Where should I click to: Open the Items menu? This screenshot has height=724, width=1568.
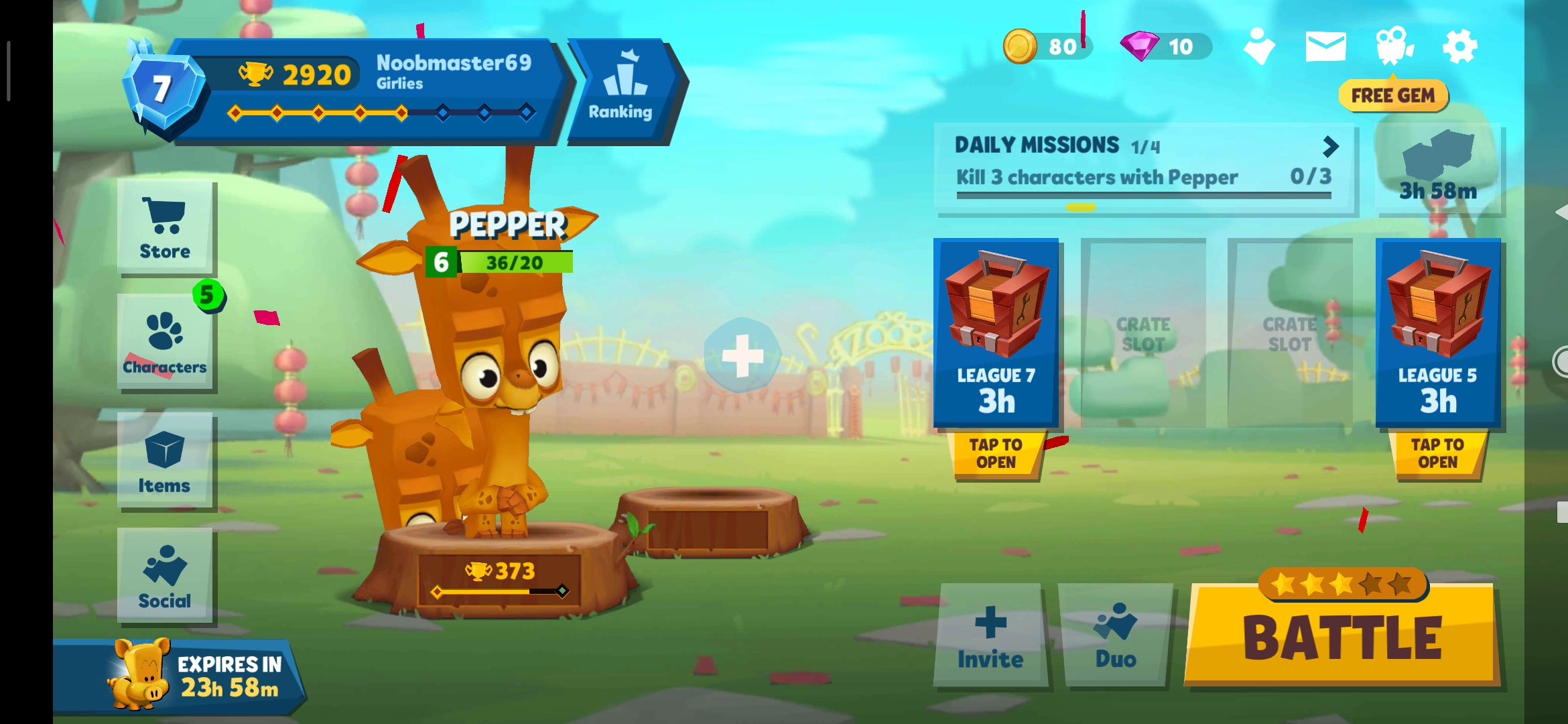165,461
